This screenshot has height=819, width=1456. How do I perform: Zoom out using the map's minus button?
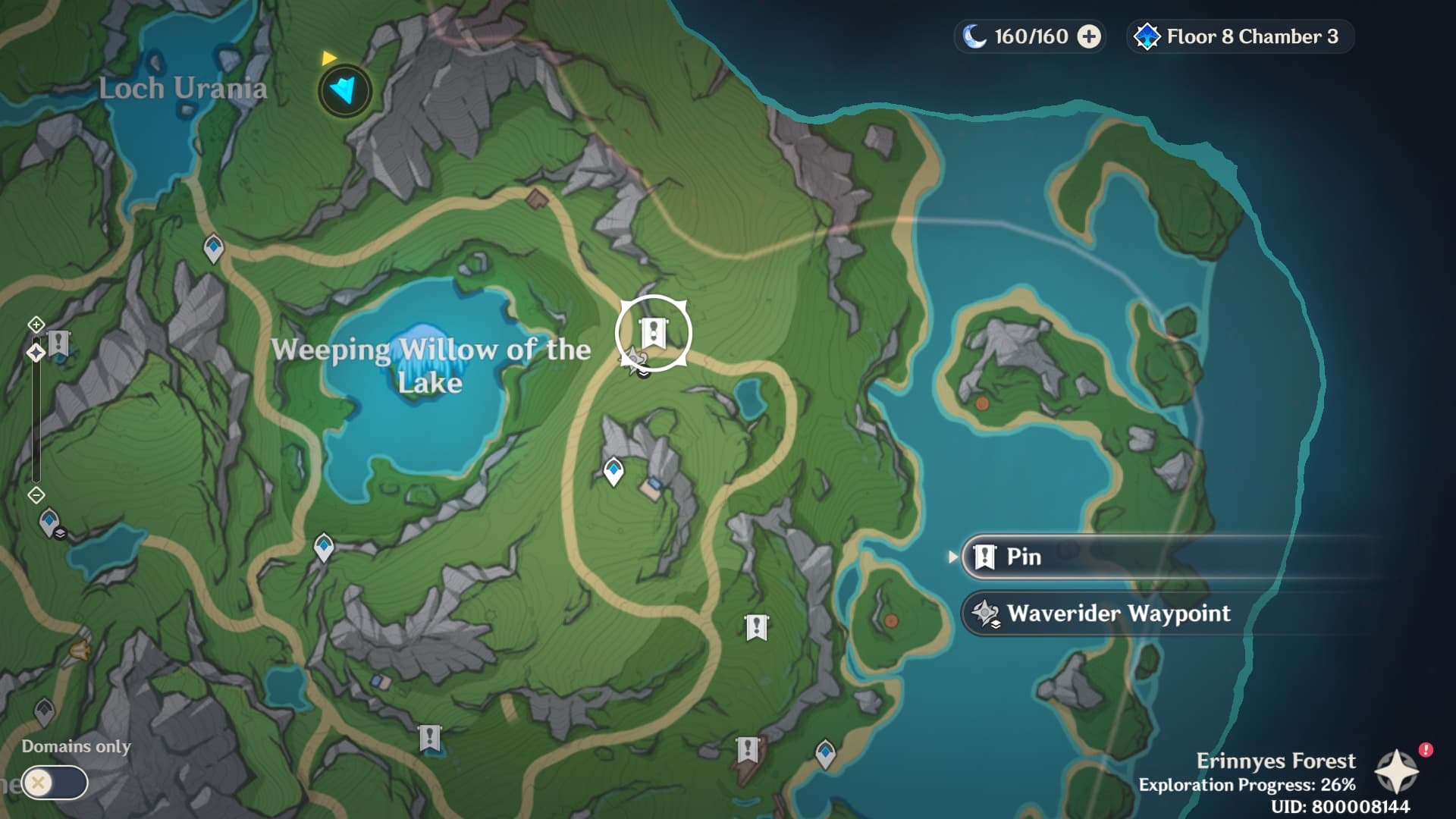coord(36,495)
